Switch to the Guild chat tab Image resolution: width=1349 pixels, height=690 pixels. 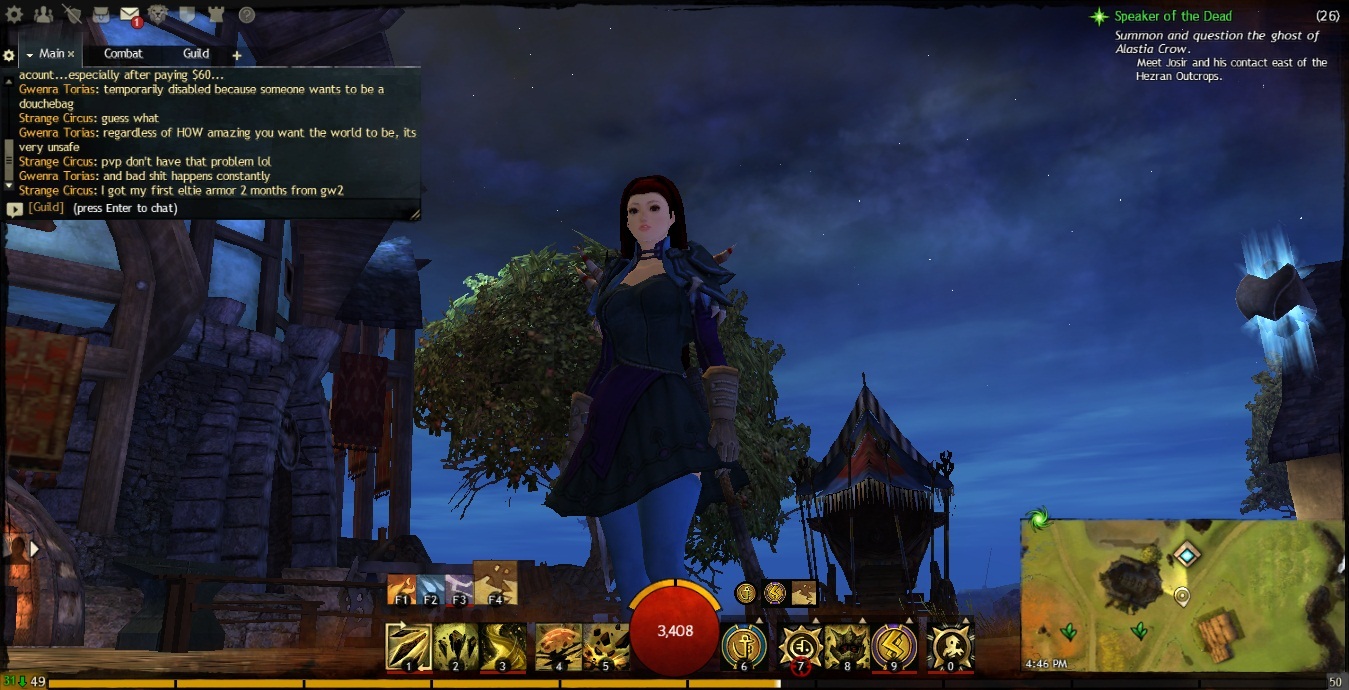196,54
